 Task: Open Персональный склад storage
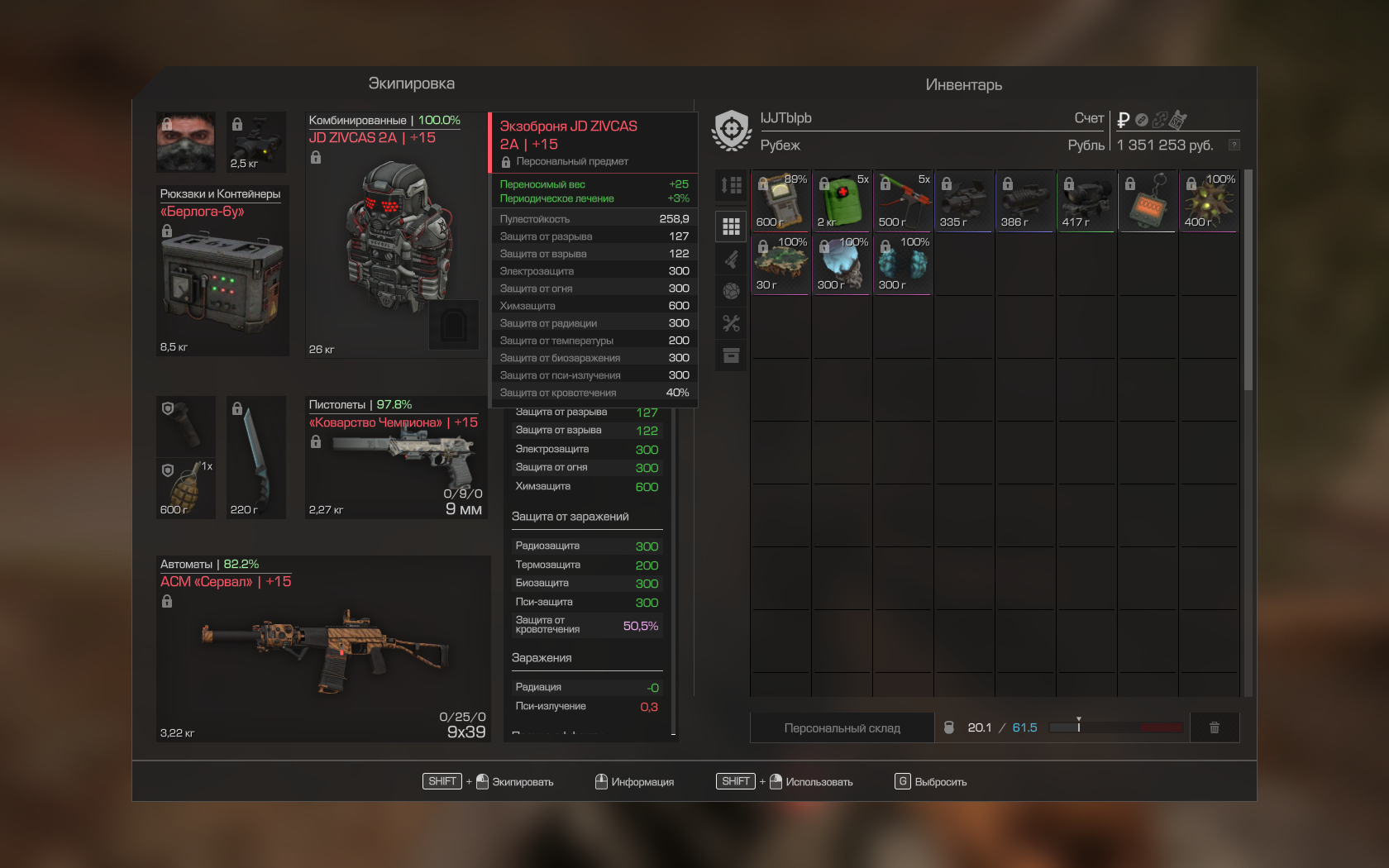(842, 728)
